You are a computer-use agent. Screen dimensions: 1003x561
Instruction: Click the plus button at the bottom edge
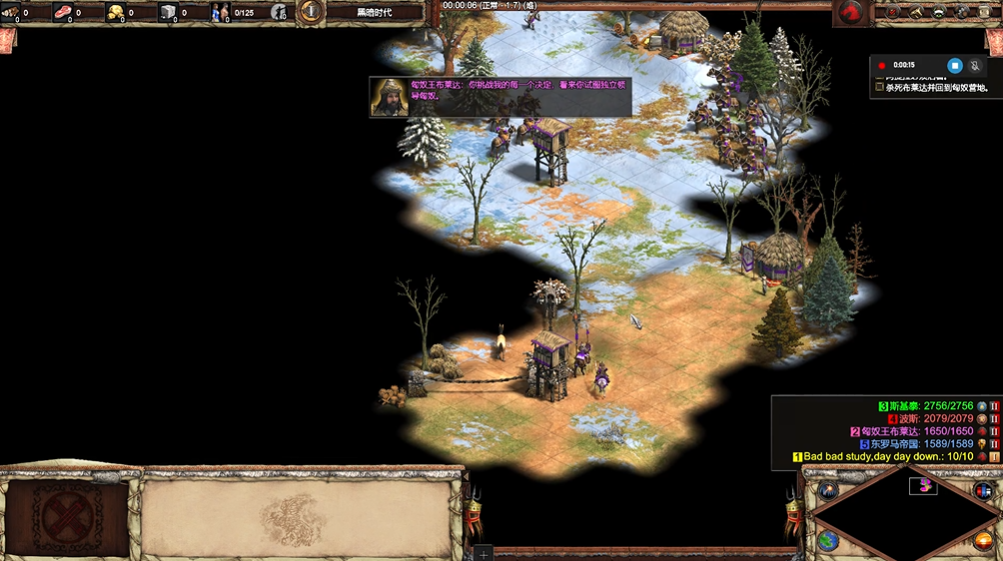pyautogui.click(x=484, y=553)
